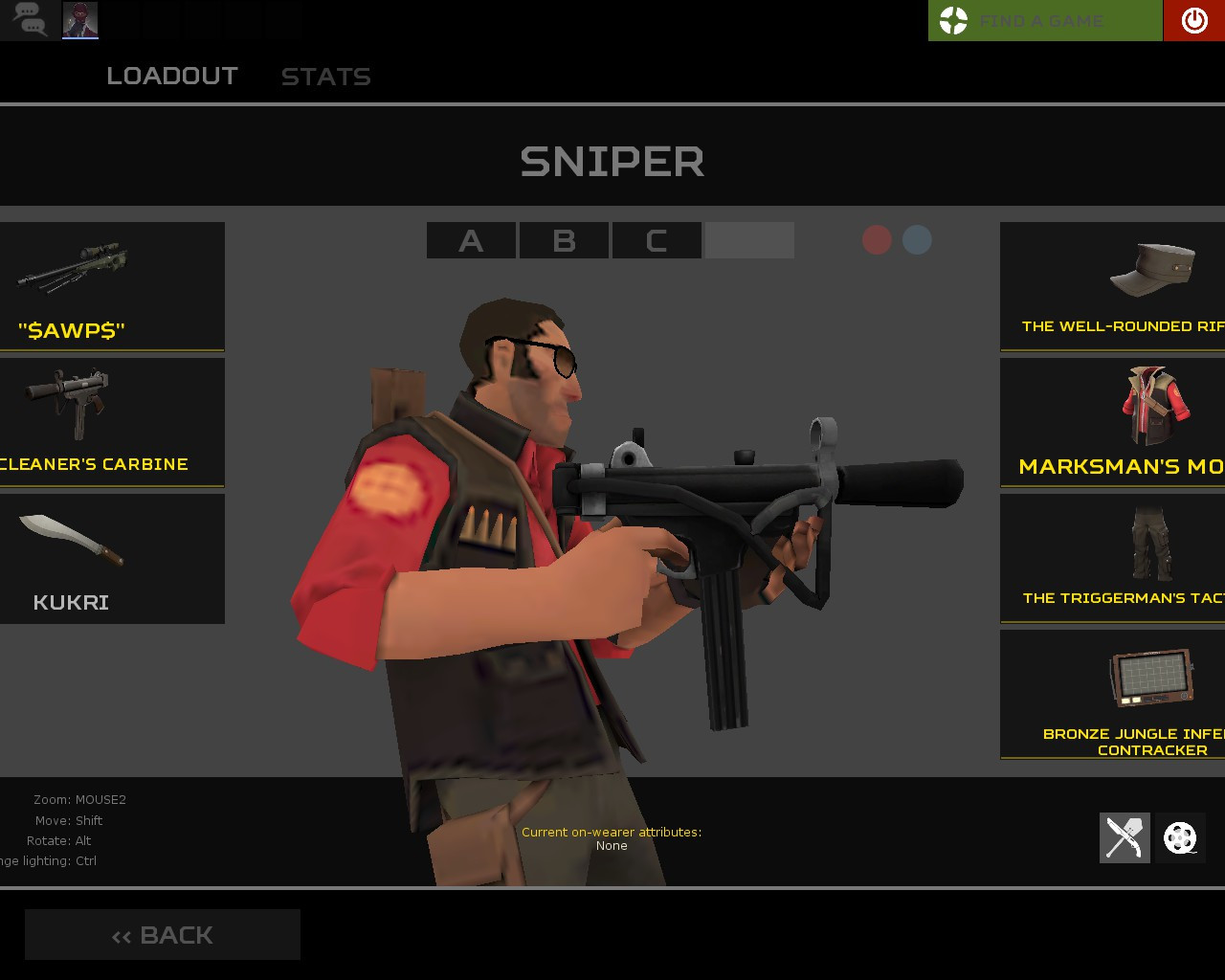Select loadout preset C

point(656,240)
